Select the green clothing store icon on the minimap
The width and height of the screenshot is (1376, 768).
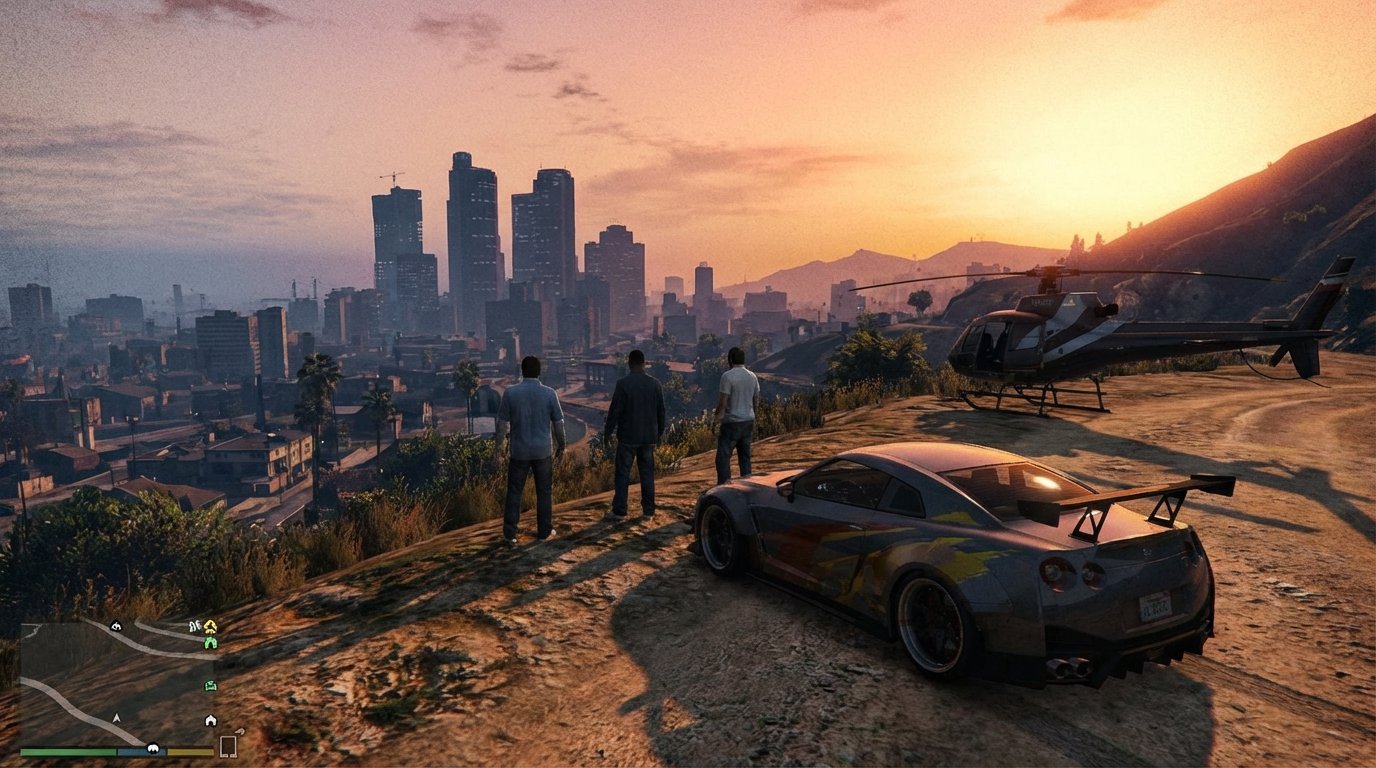[210, 685]
